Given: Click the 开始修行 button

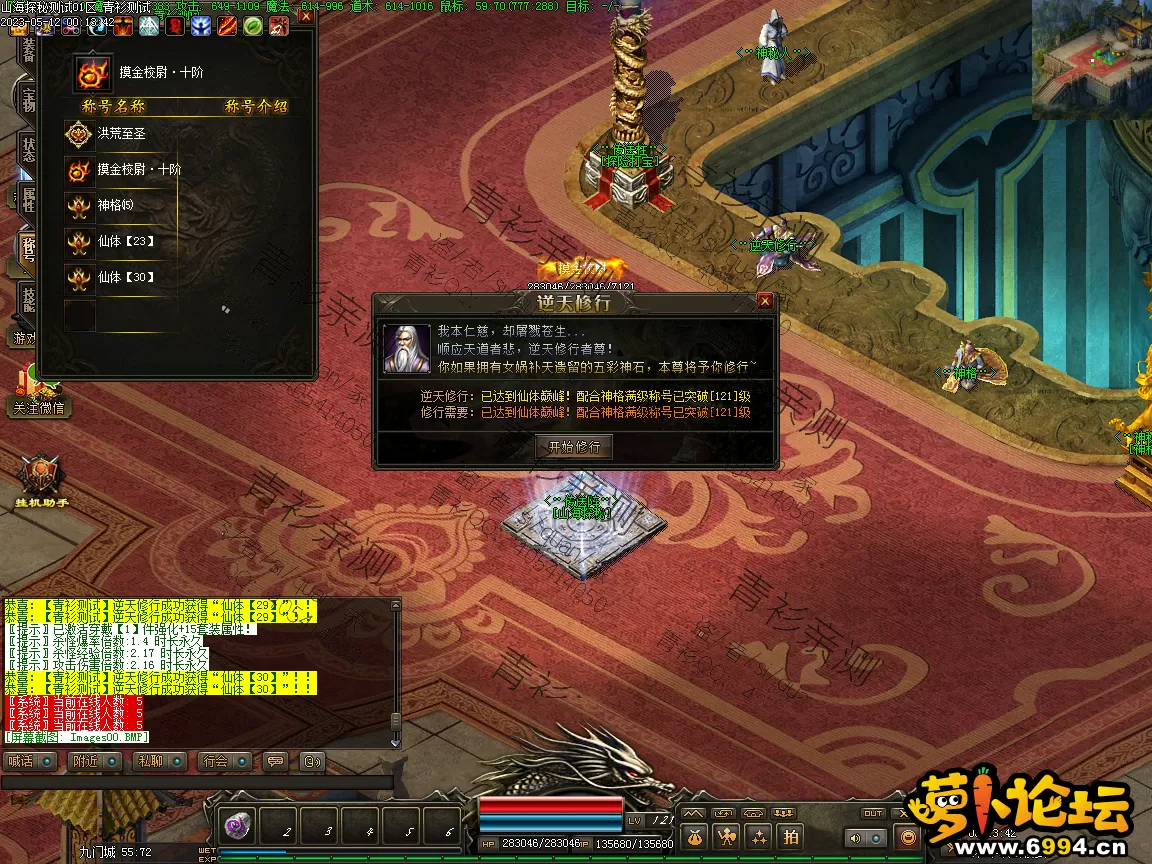Looking at the screenshot, I should [x=574, y=447].
